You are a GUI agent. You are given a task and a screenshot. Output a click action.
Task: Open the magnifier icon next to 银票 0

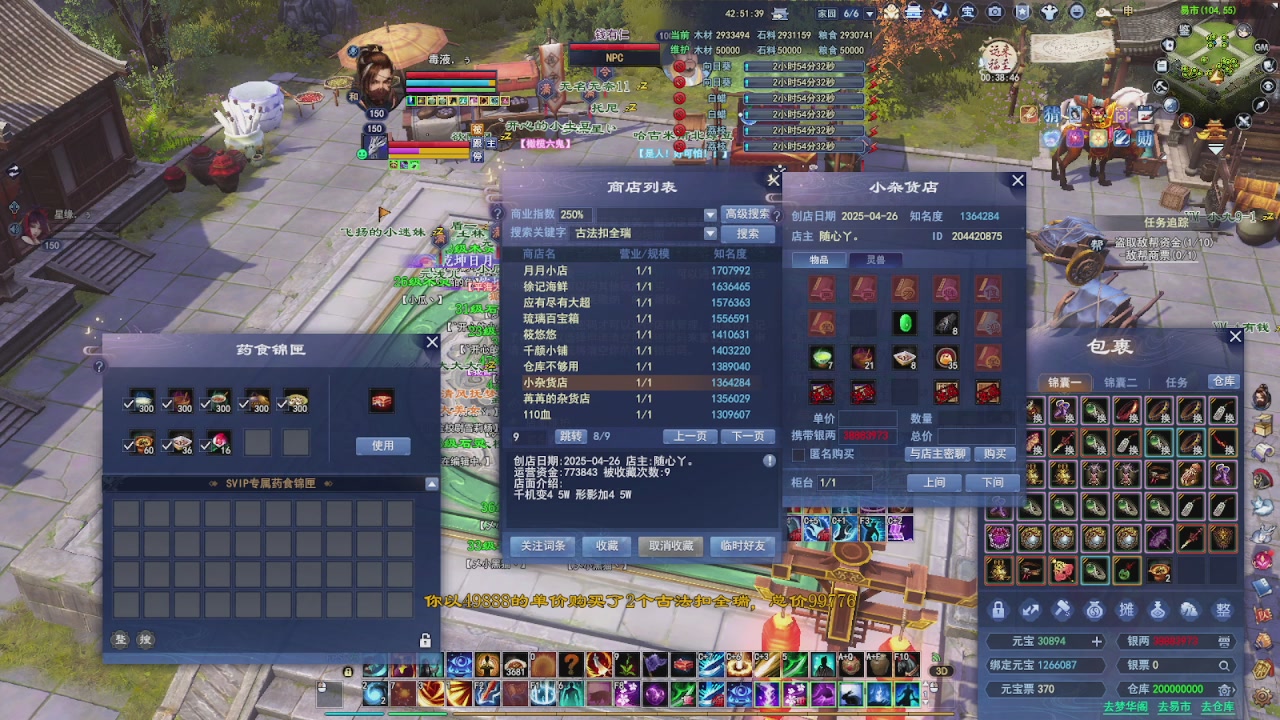[1225, 664]
